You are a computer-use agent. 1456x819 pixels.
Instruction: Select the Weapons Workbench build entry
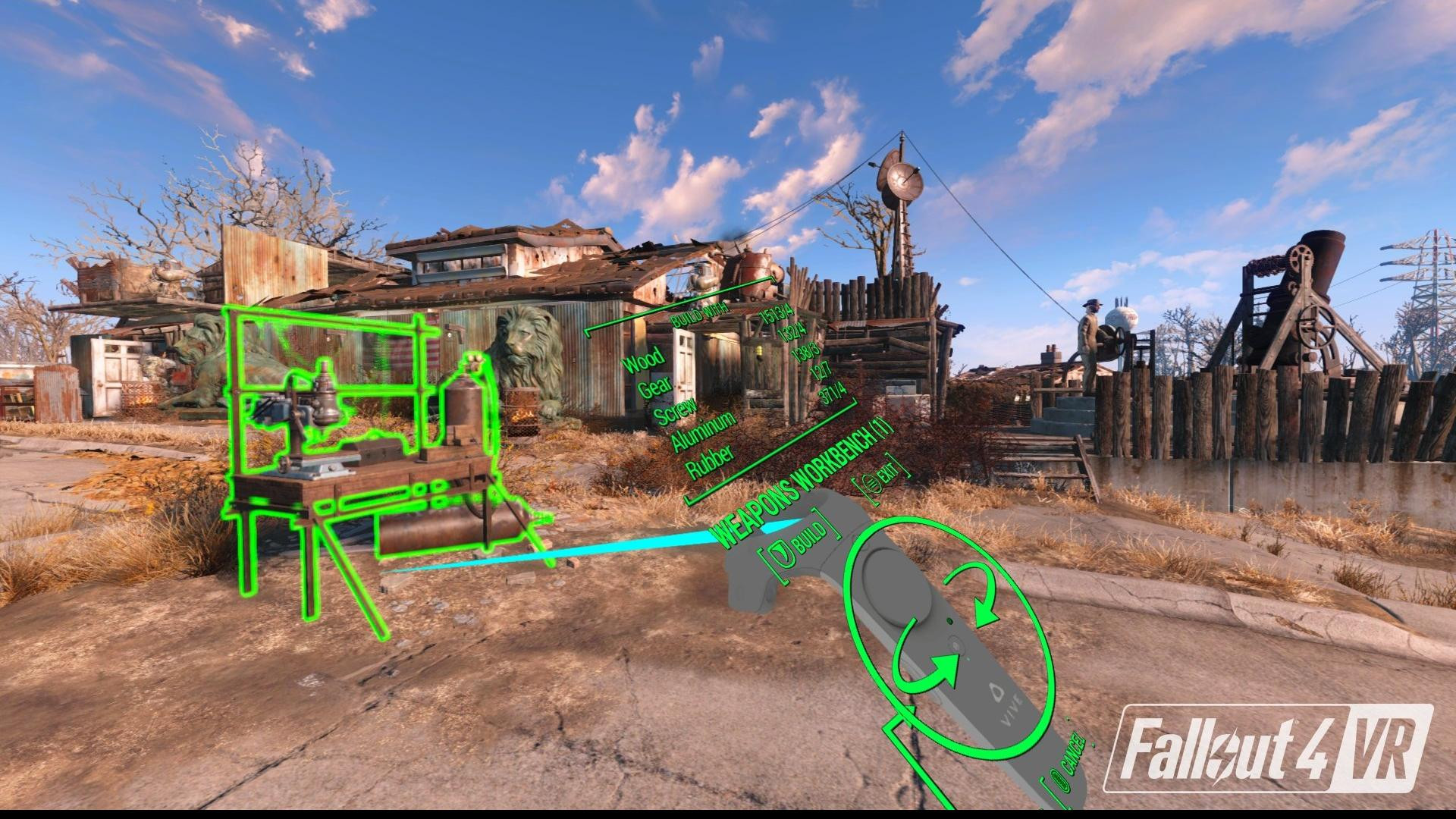pyautogui.click(x=802, y=485)
